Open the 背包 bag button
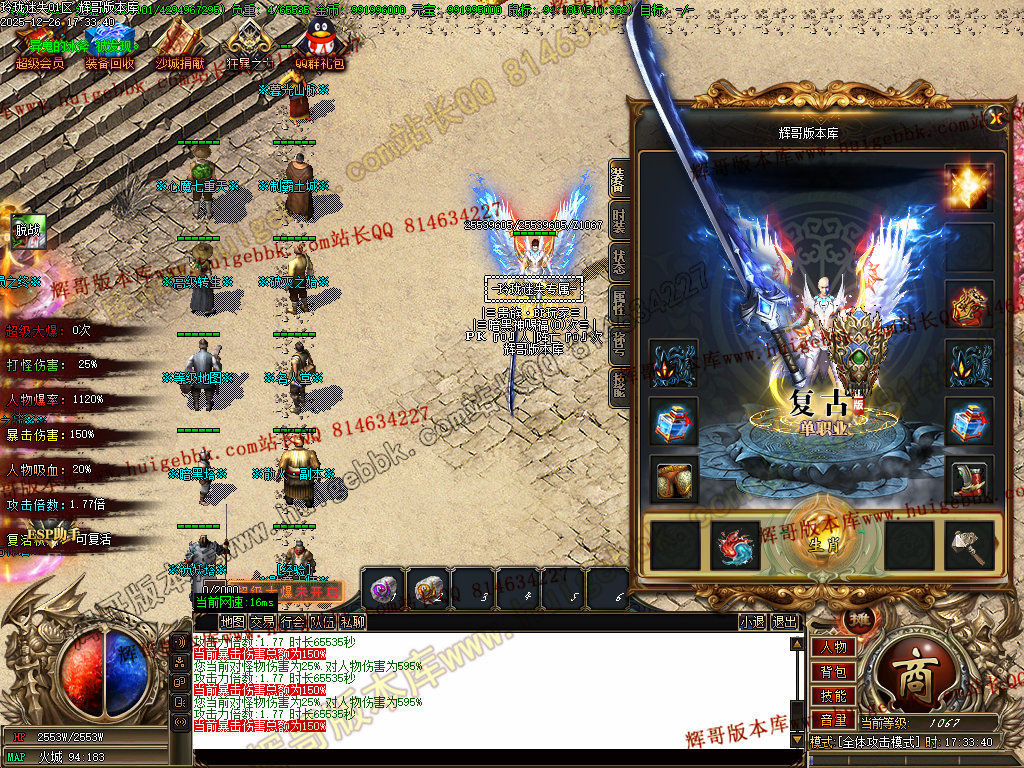This screenshot has width=1024, height=768. pyautogui.click(x=833, y=672)
